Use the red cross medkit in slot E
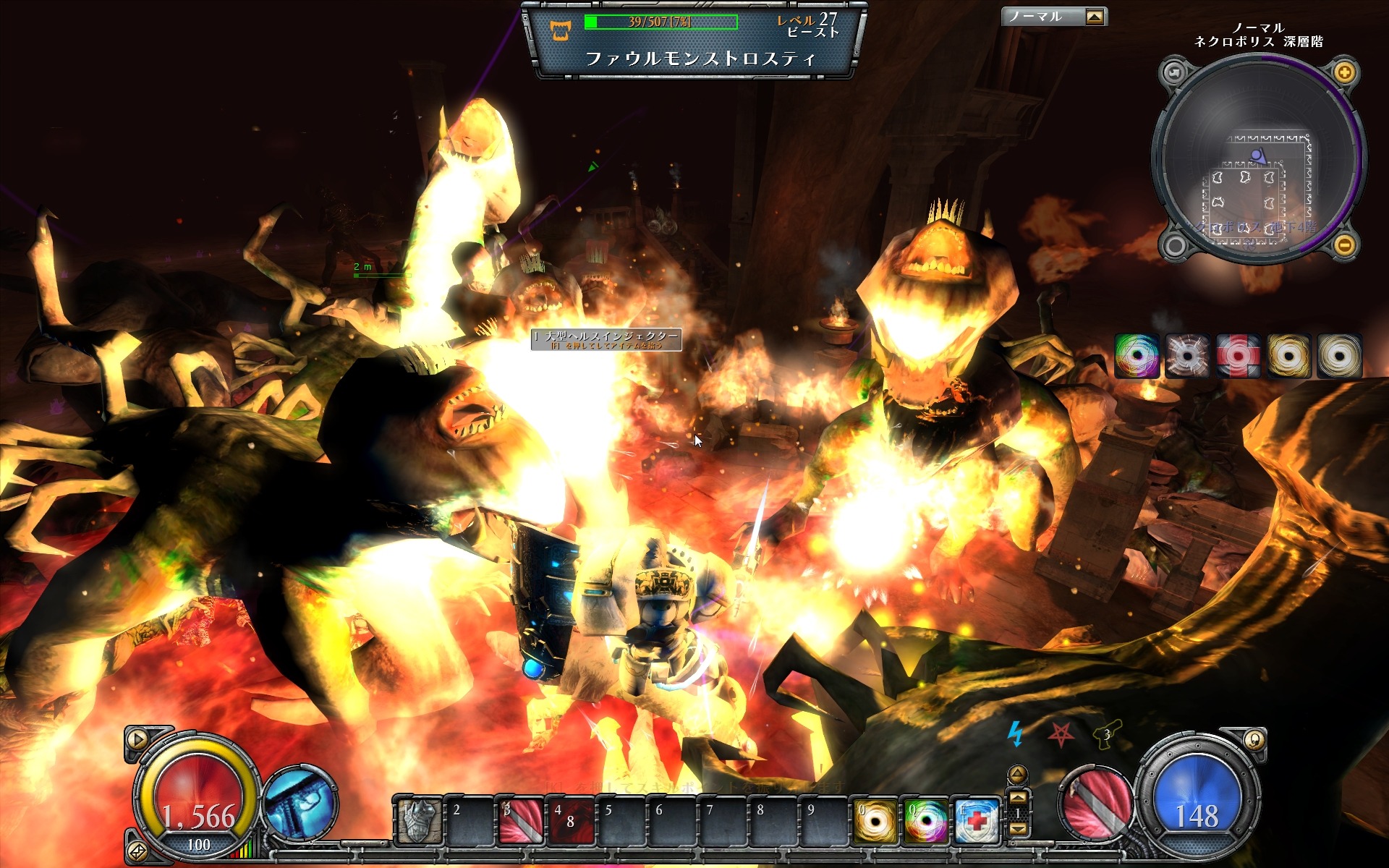Image resolution: width=1389 pixels, height=868 pixels. [x=976, y=821]
